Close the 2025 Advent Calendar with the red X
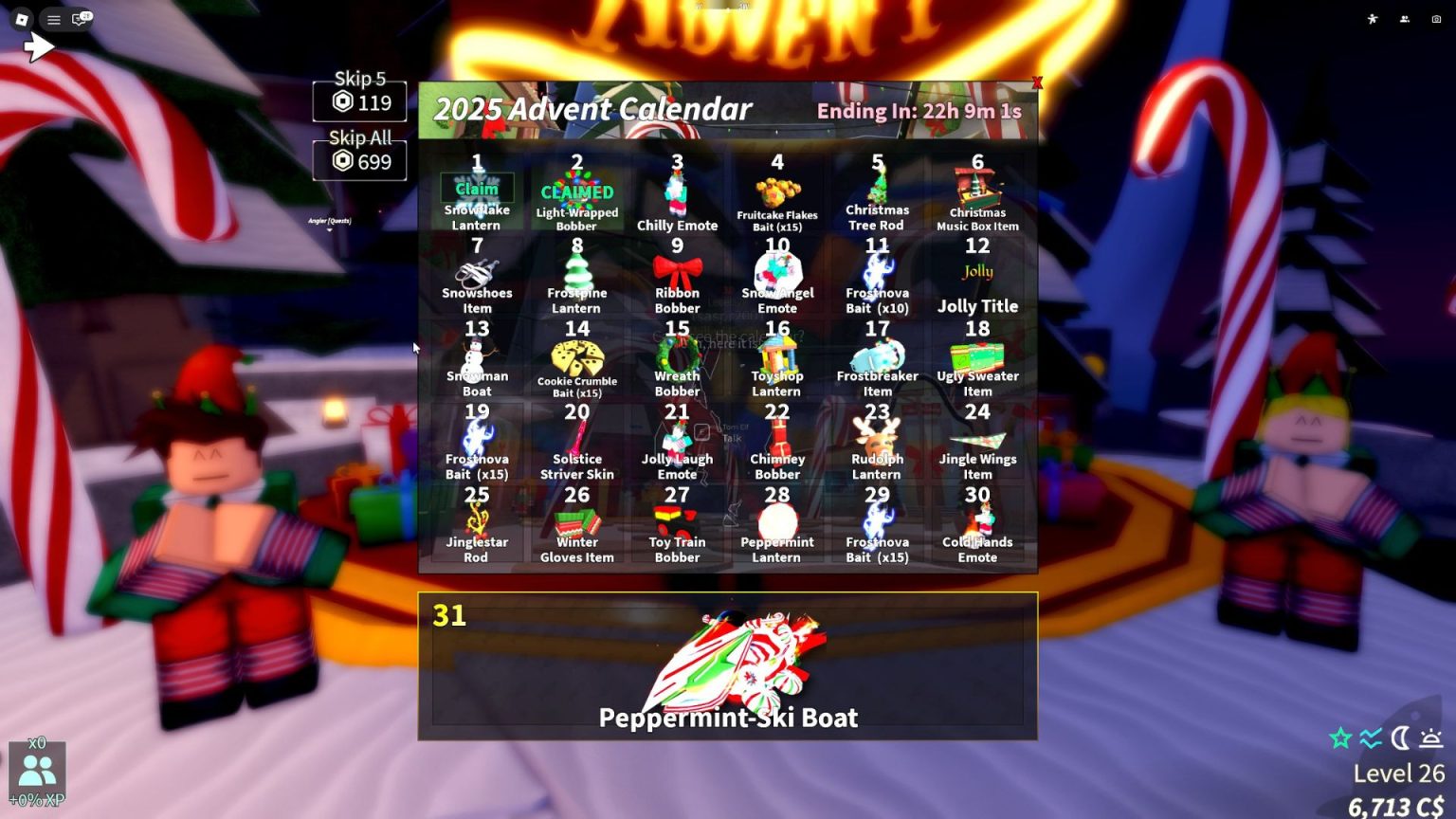The height and width of the screenshot is (819, 1456). [1038, 82]
